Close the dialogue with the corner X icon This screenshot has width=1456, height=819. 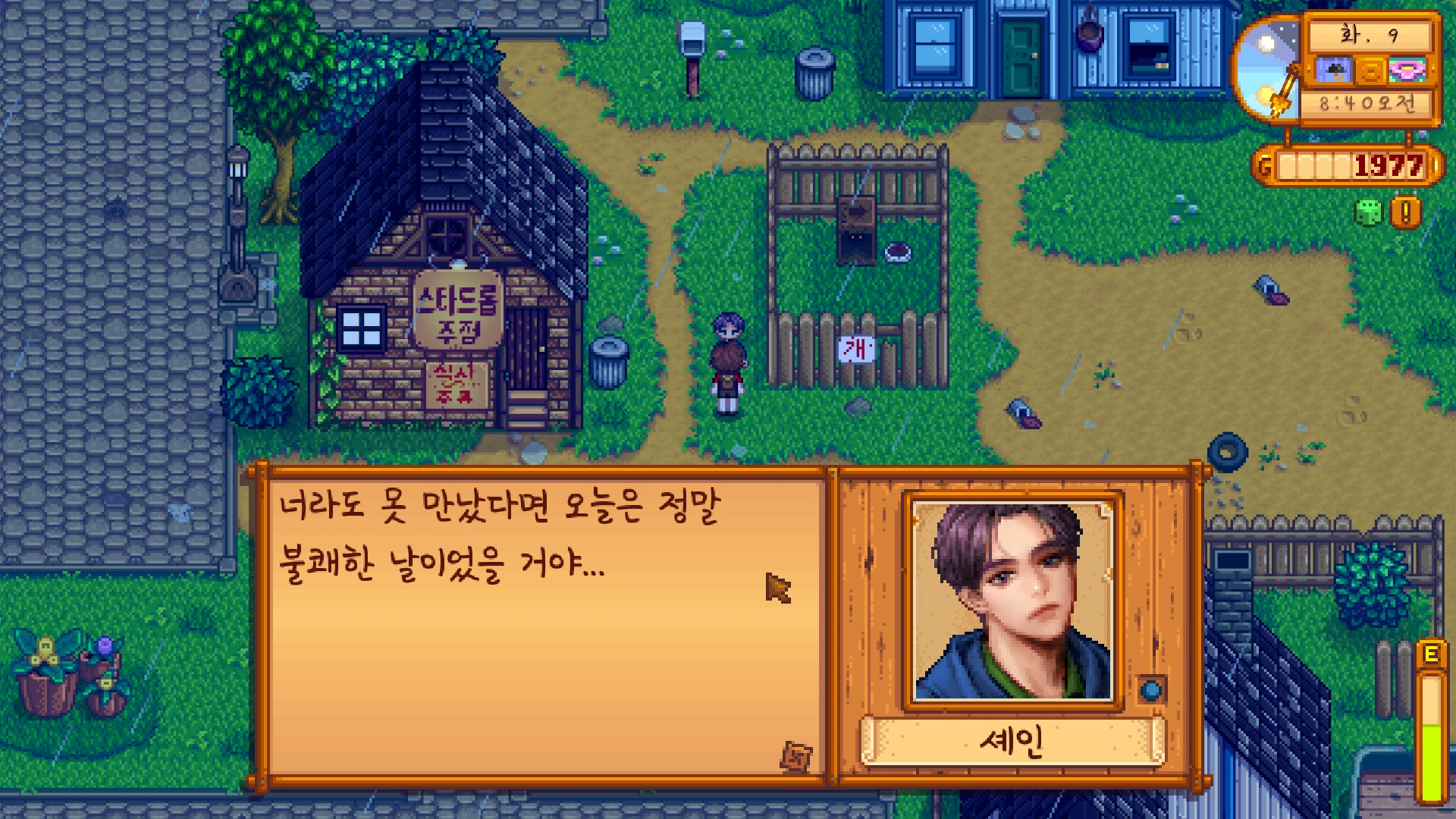796,756
